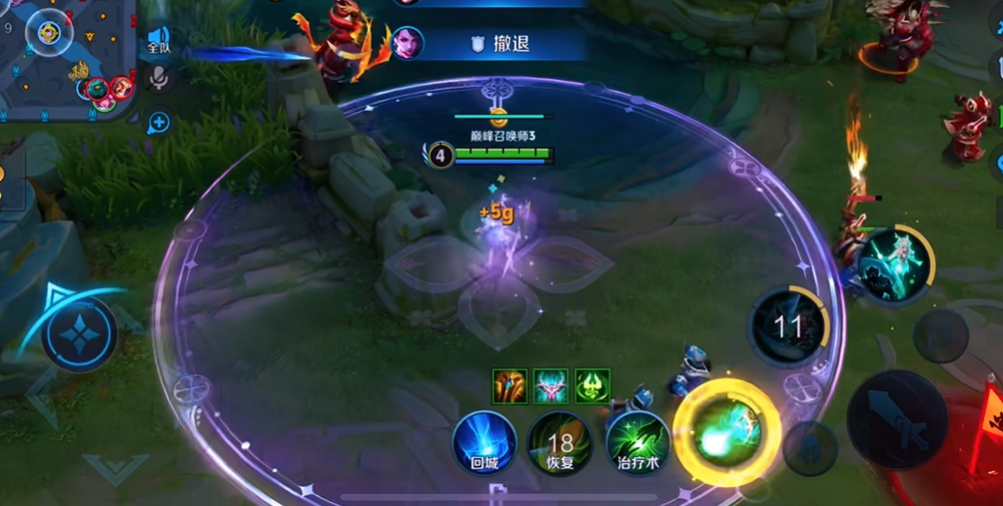Open the minimap
Image resolution: width=1003 pixels, height=506 pixels.
point(60,55)
